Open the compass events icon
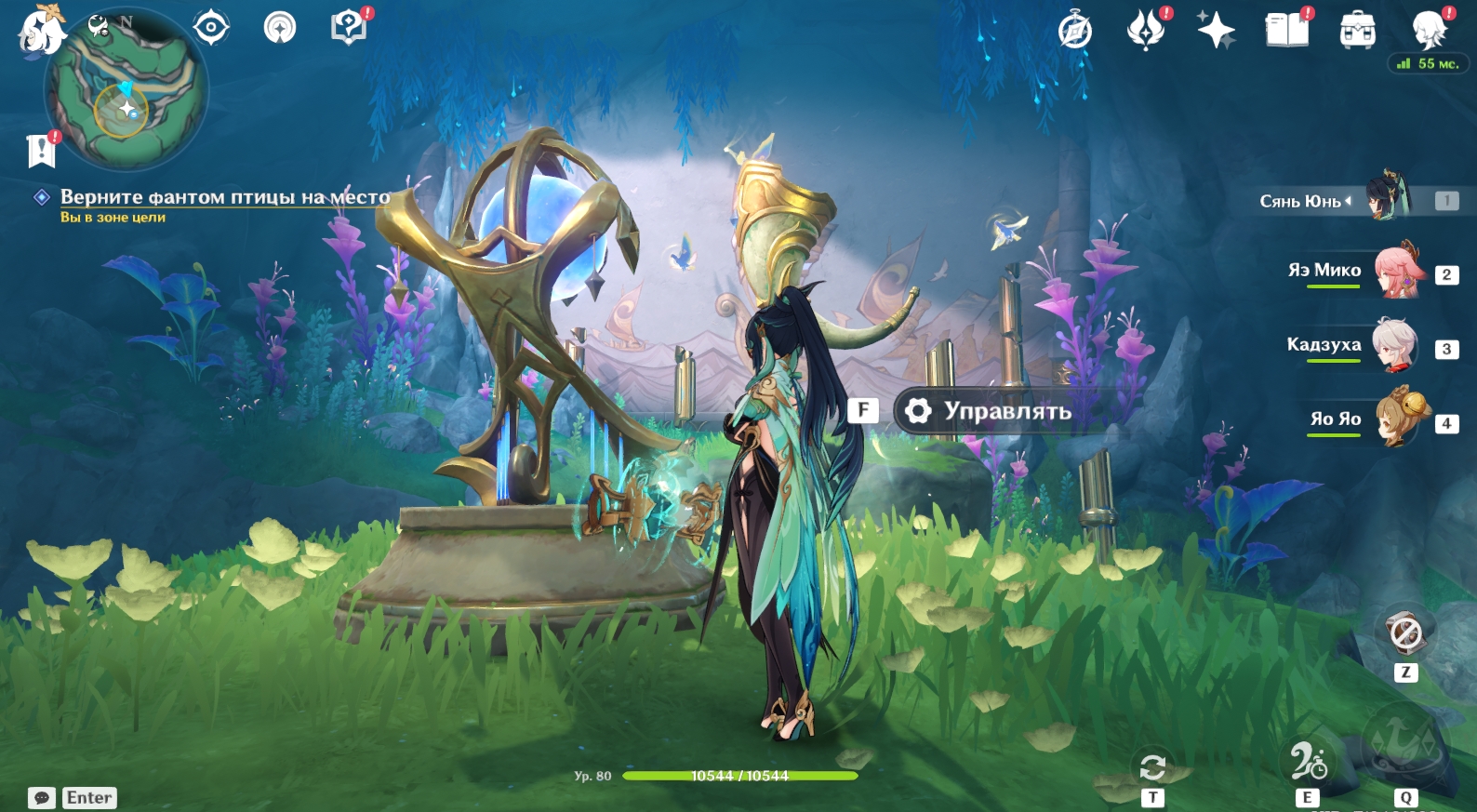 pyautogui.click(x=1074, y=31)
